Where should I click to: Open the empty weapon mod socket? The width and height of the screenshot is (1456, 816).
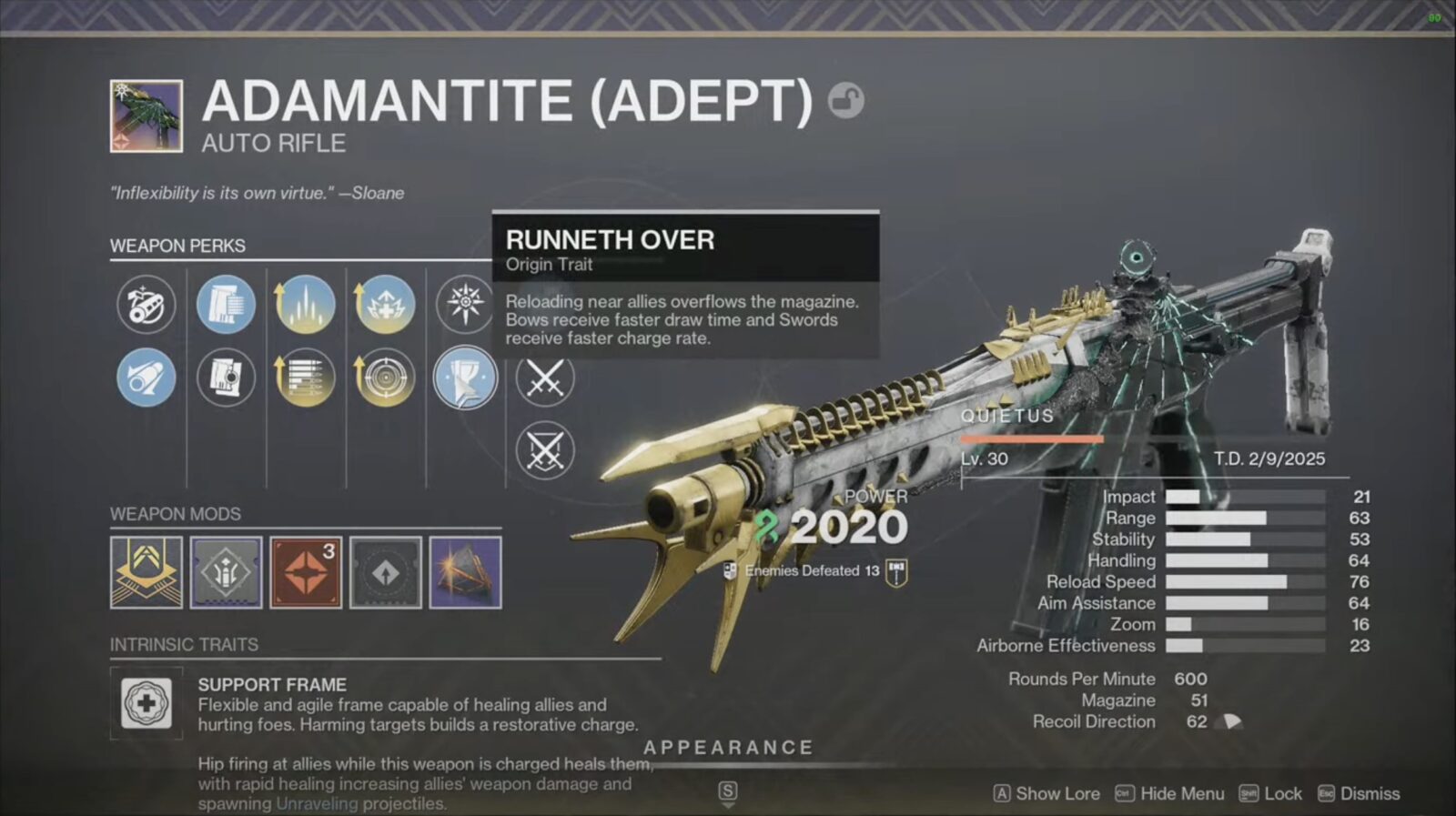384,573
